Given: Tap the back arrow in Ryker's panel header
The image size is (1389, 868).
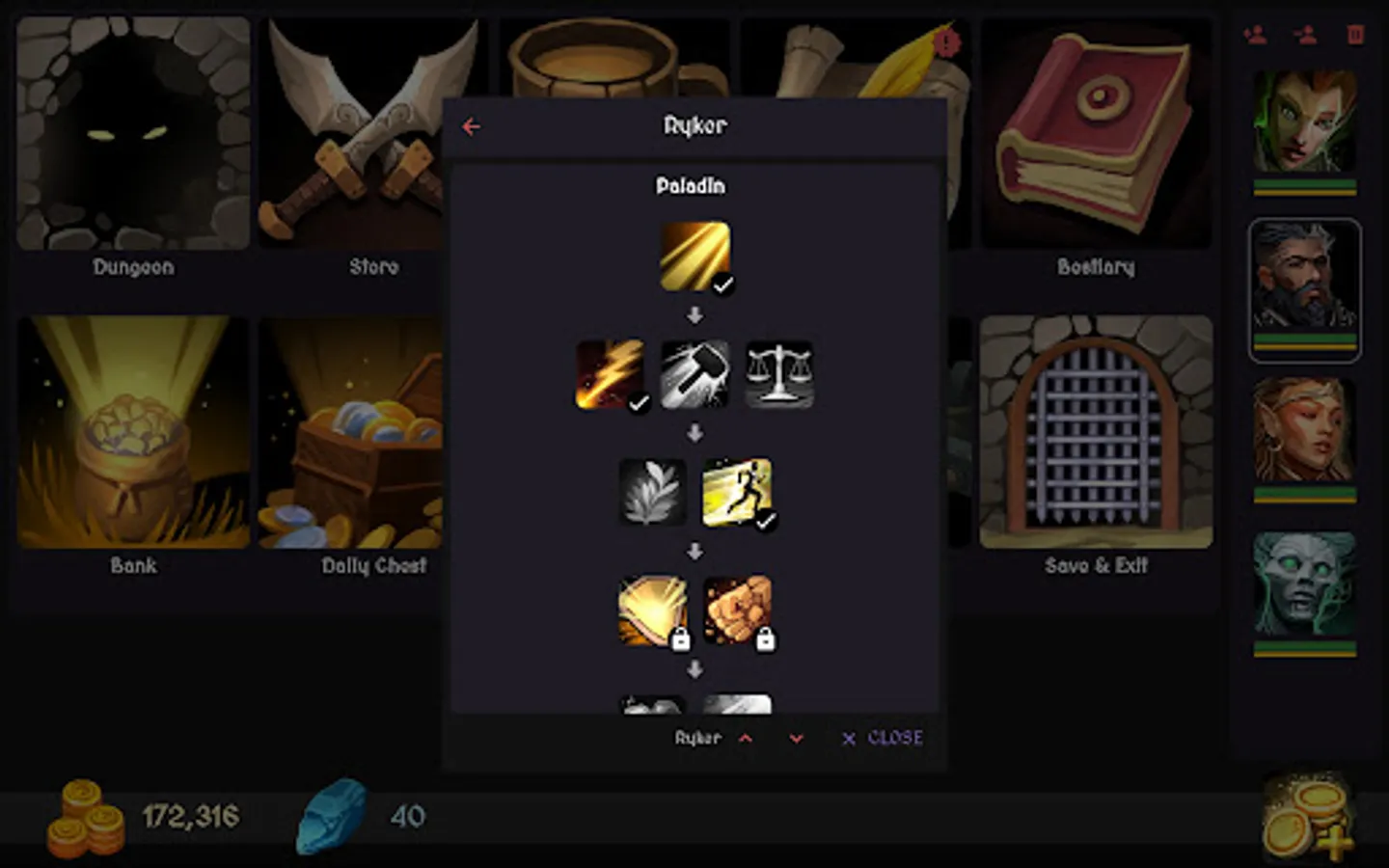Looking at the screenshot, I should pyautogui.click(x=472, y=125).
